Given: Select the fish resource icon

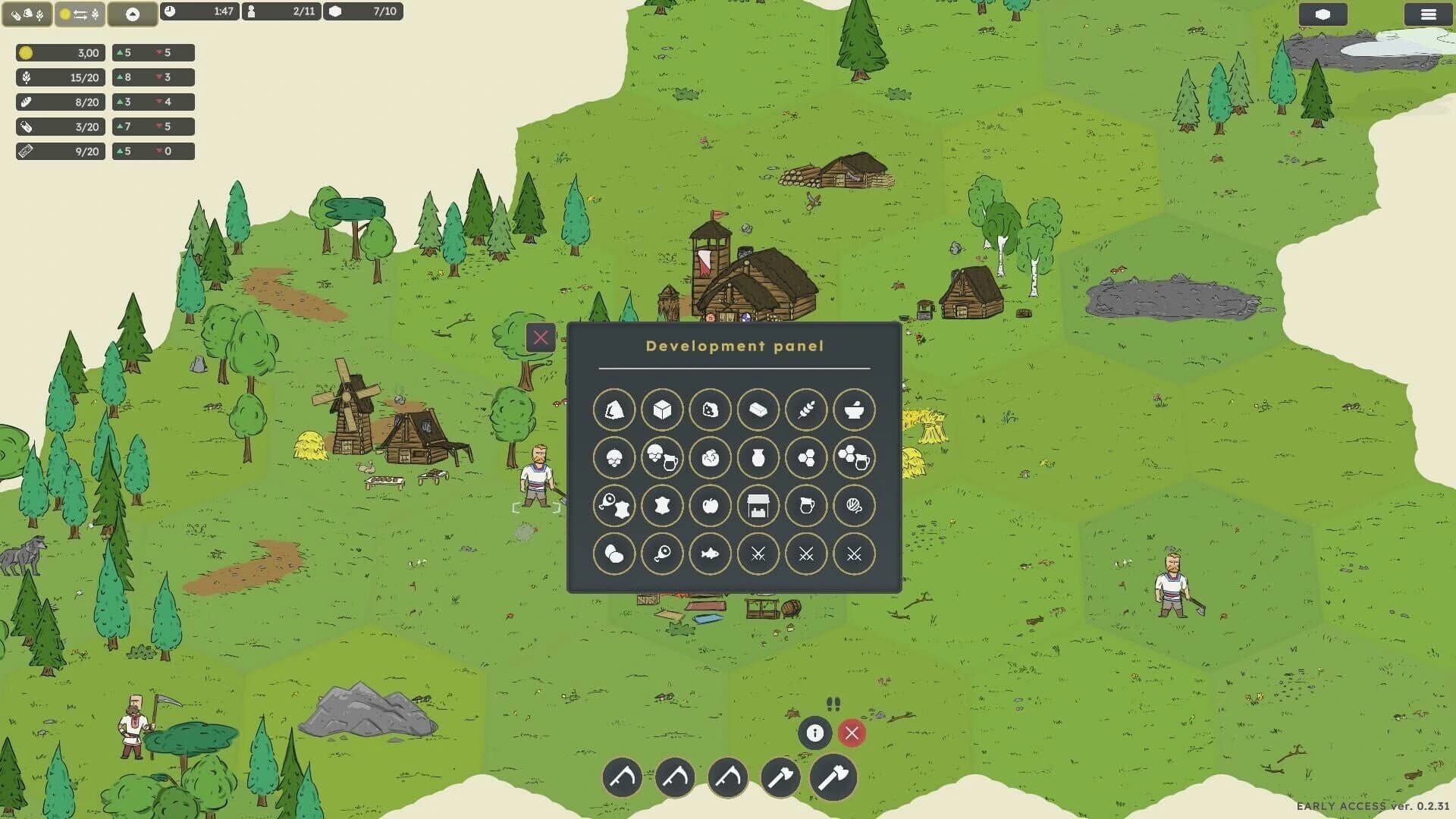Looking at the screenshot, I should (x=711, y=554).
